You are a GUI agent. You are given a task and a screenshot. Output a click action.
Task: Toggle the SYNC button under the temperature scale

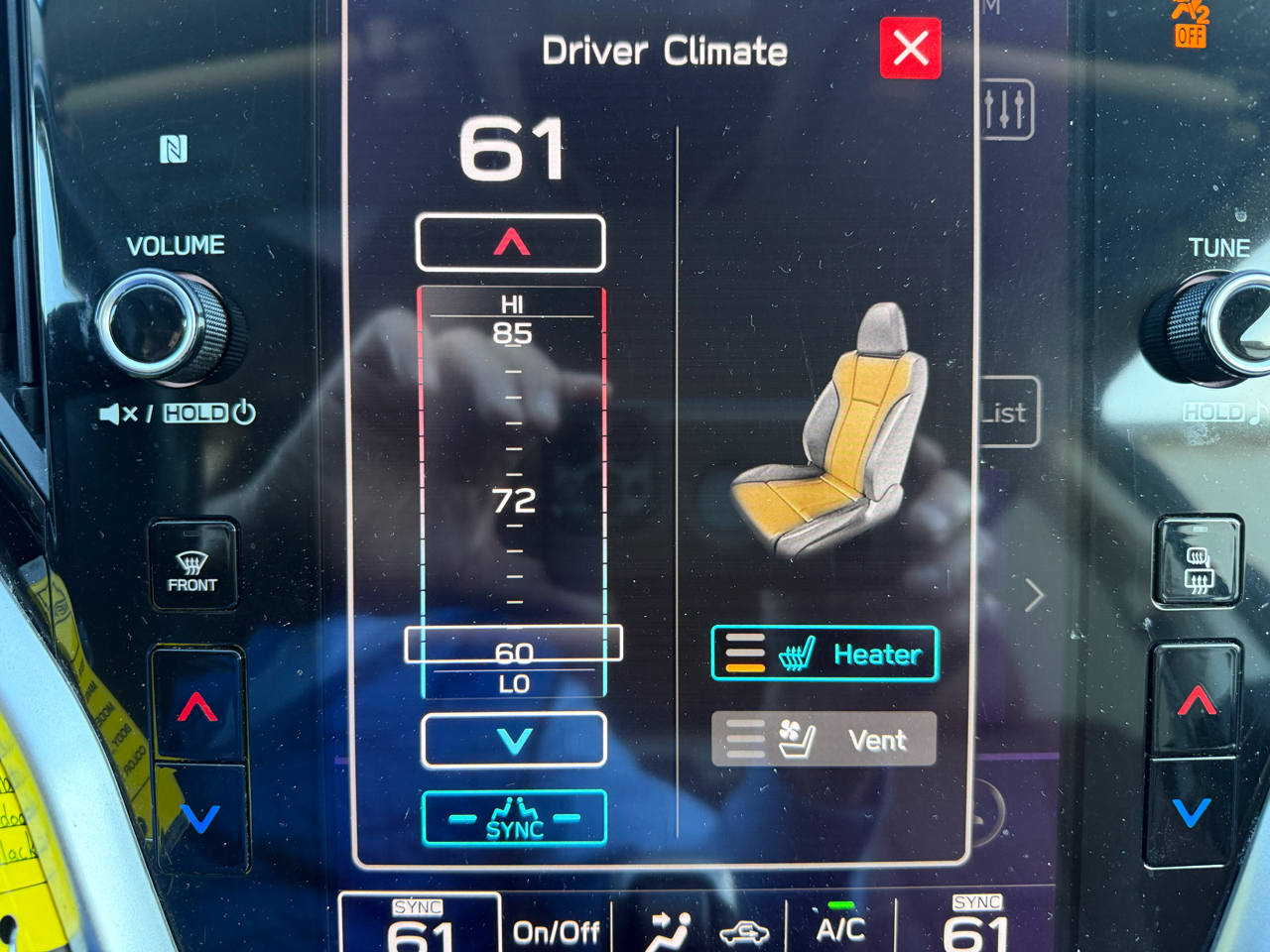pyautogui.click(x=514, y=819)
